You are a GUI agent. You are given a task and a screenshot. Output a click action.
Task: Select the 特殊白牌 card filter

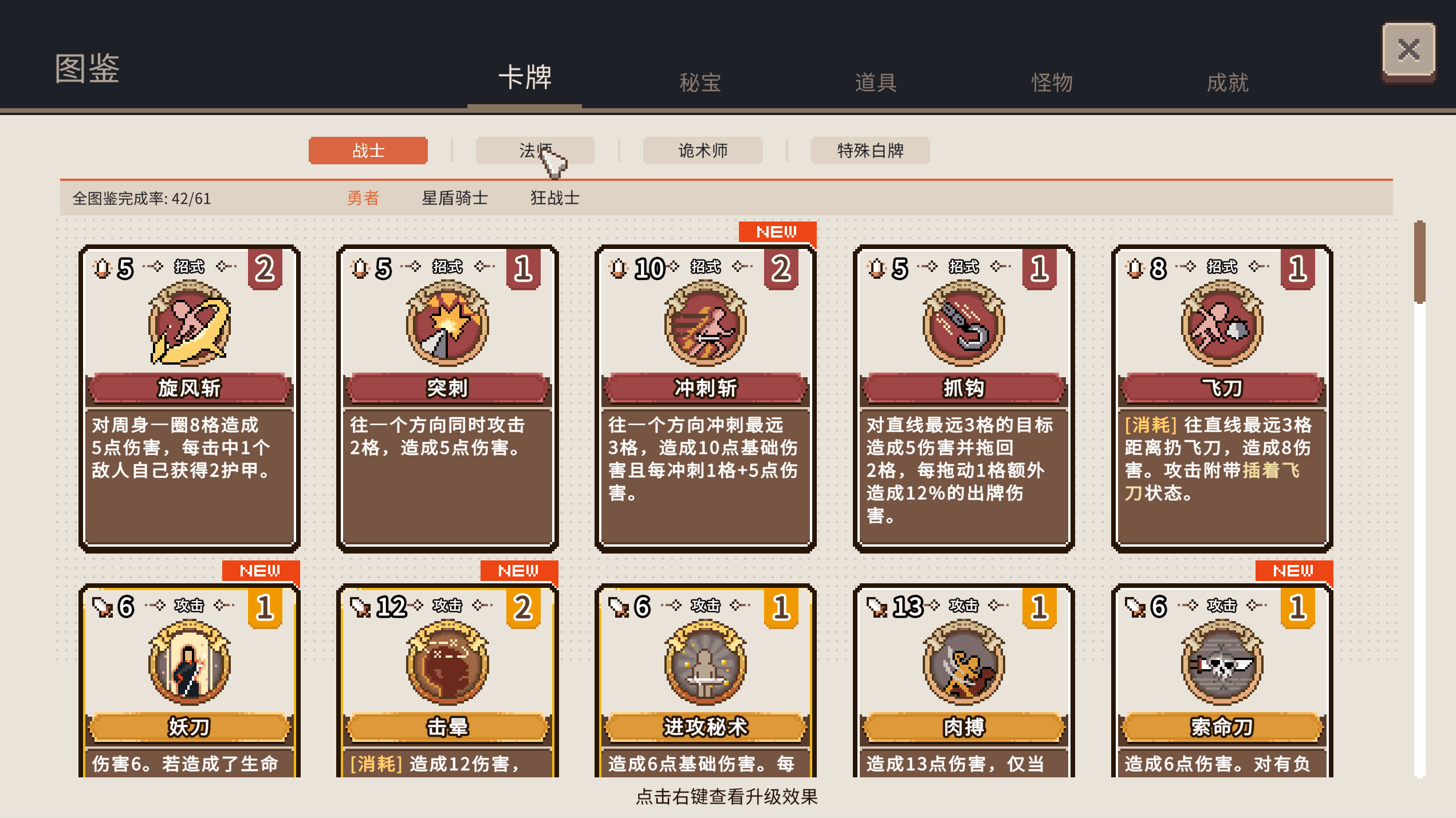pos(870,151)
